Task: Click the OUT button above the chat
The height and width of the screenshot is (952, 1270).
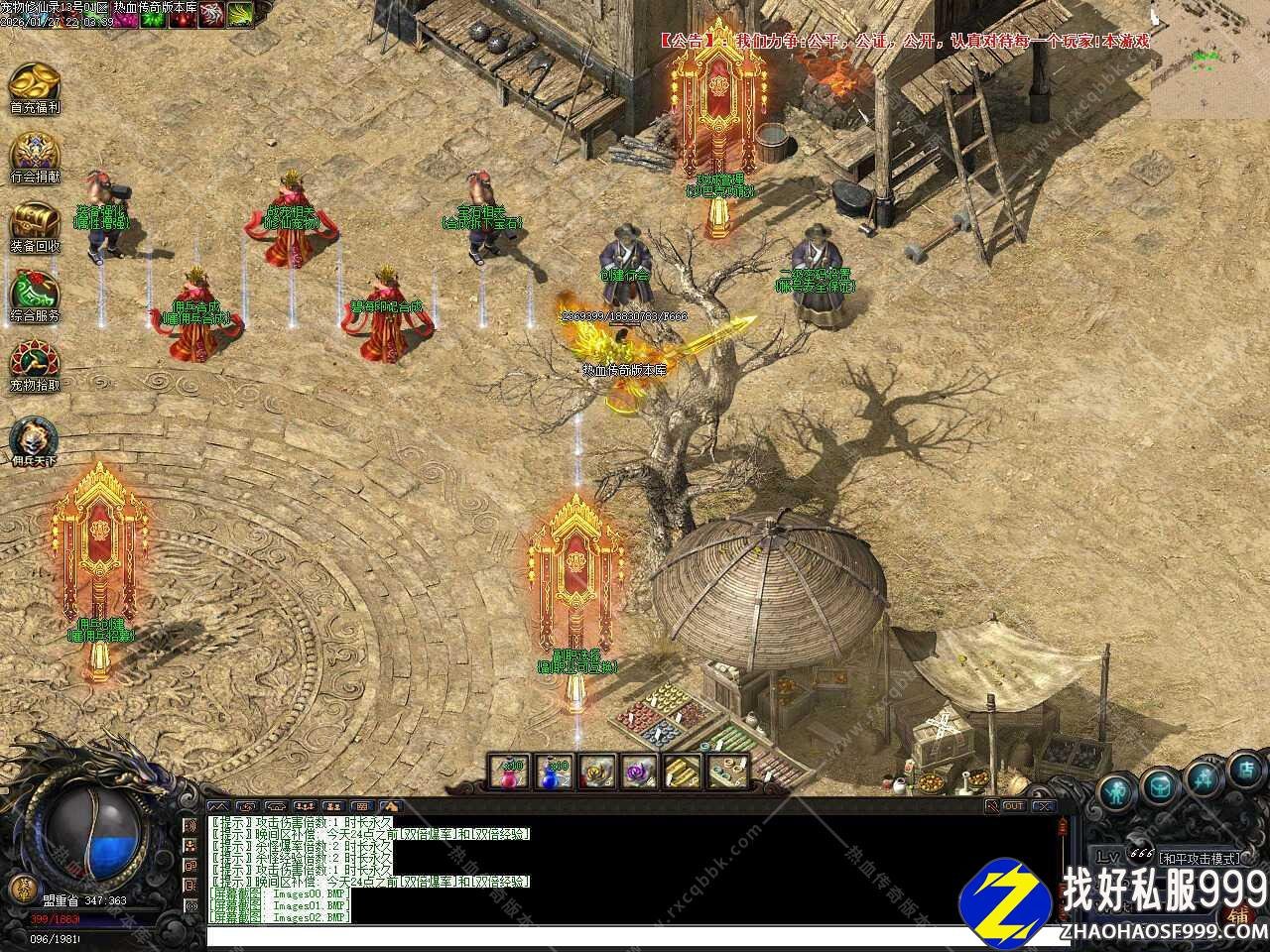Action: point(1013,806)
